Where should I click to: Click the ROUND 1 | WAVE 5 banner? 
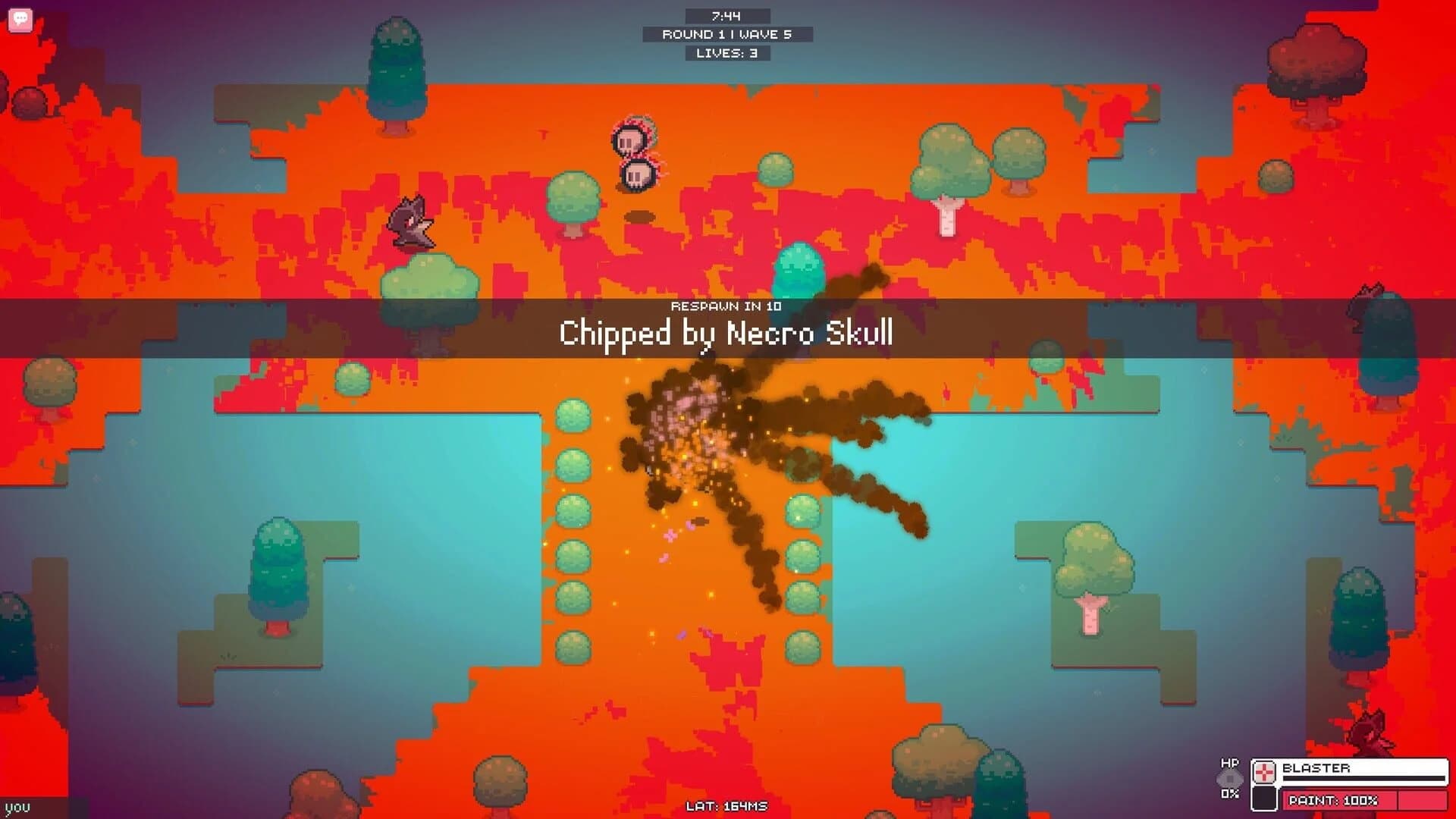tap(726, 33)
